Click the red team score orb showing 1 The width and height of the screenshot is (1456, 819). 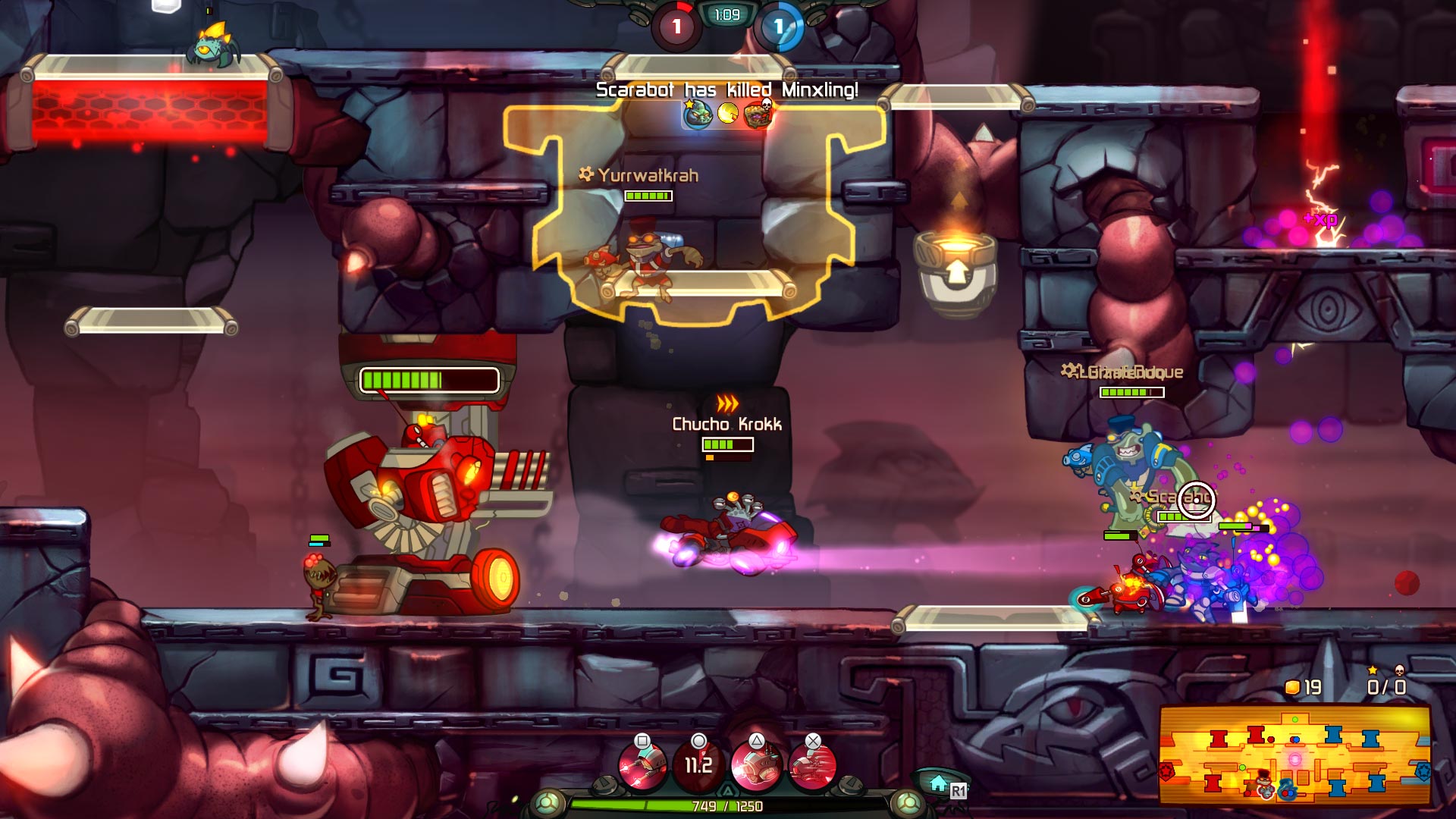[677, 23]
